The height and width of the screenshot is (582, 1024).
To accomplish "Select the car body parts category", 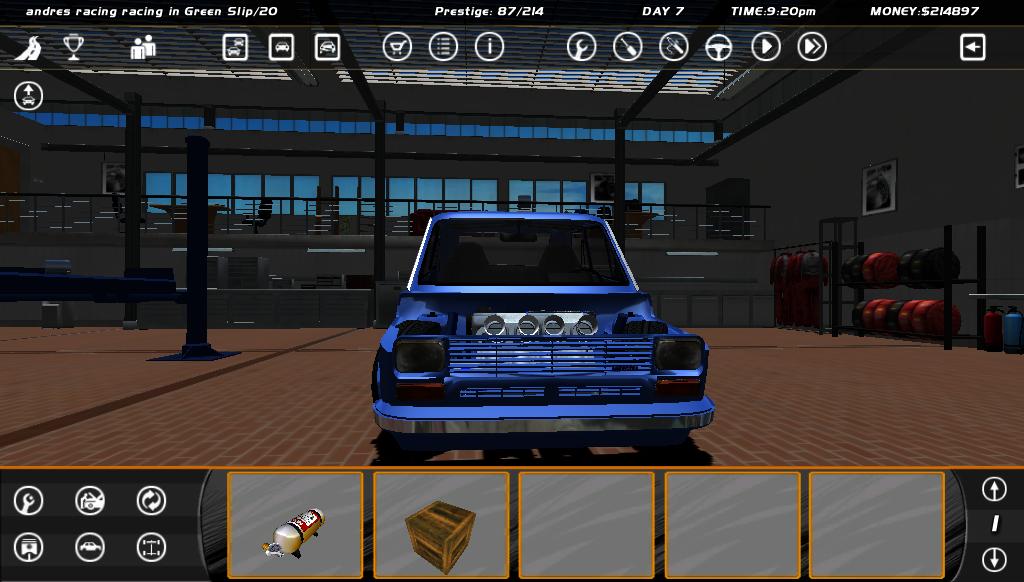I will [90, 547].
